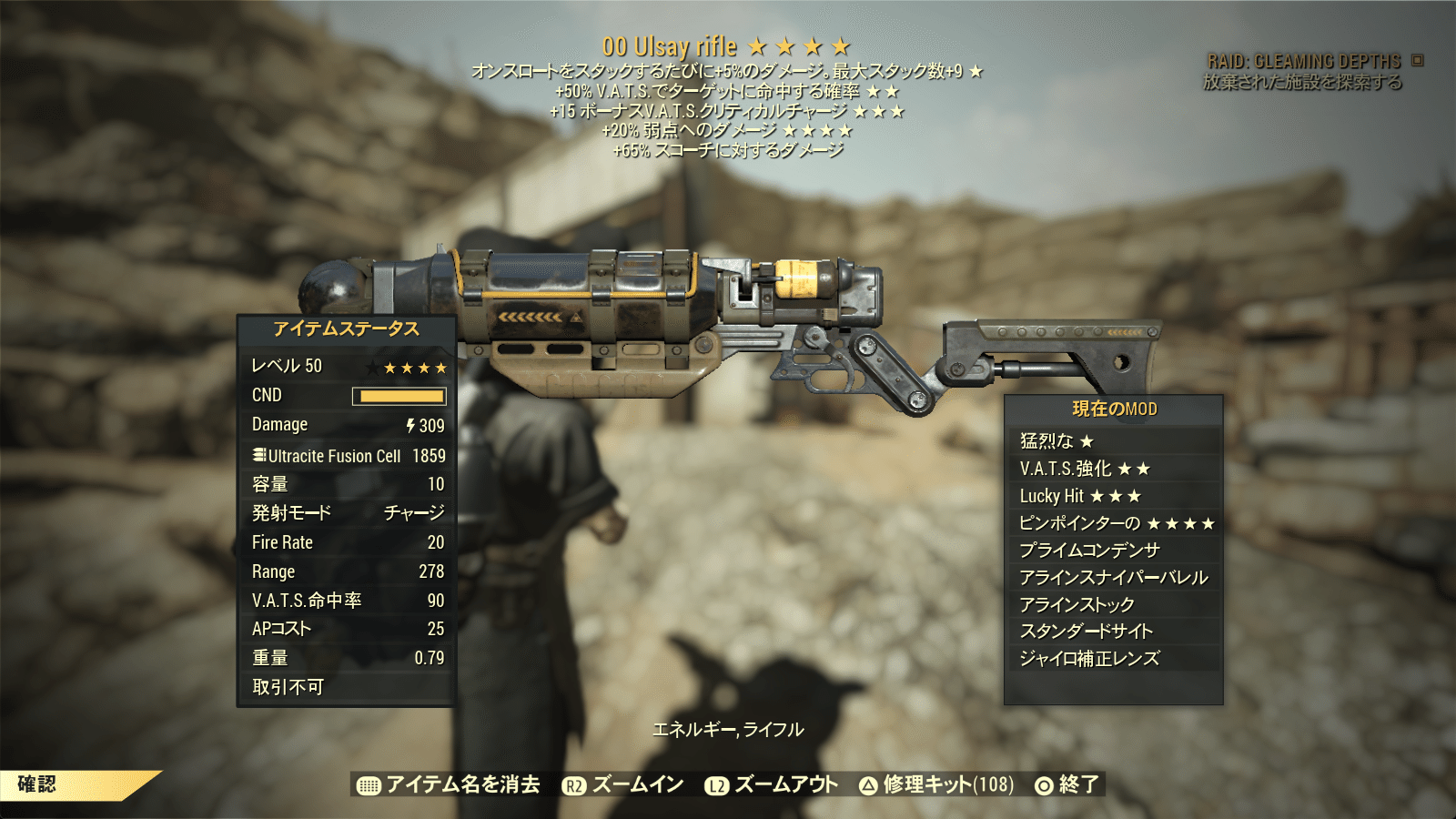Select the 猛烈な mod row
The height and width of the screenshot is (819, 1456).
point(1113,441)
